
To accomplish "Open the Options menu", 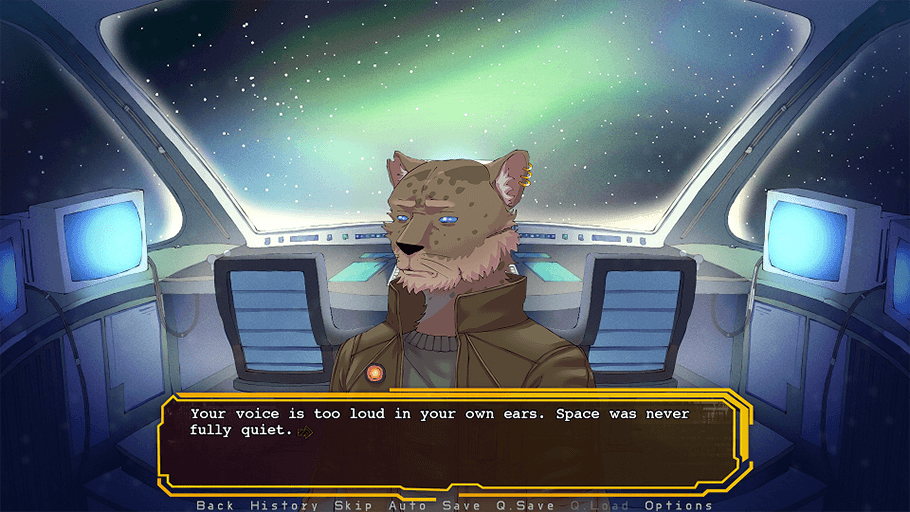I will tap(678, 505).
